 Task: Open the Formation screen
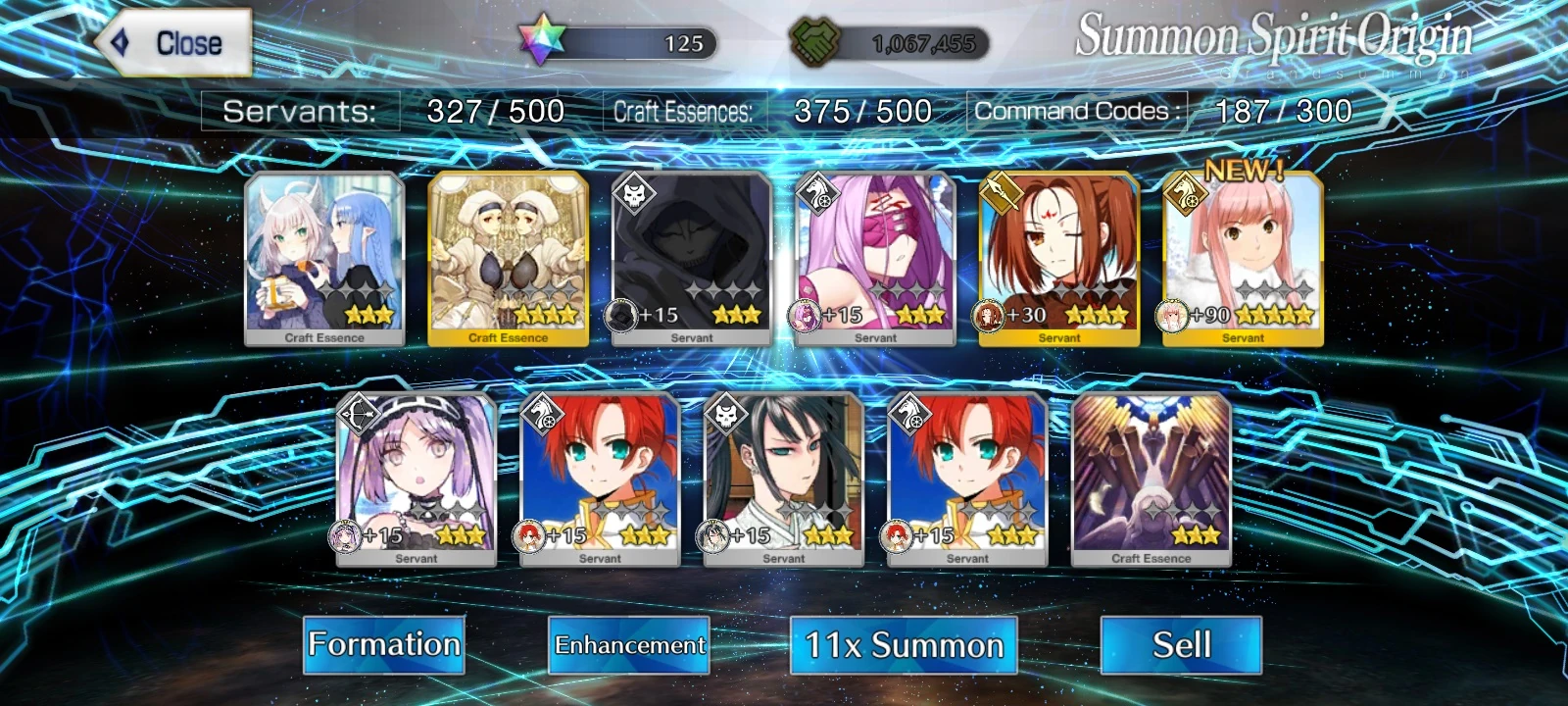(384, 645)
